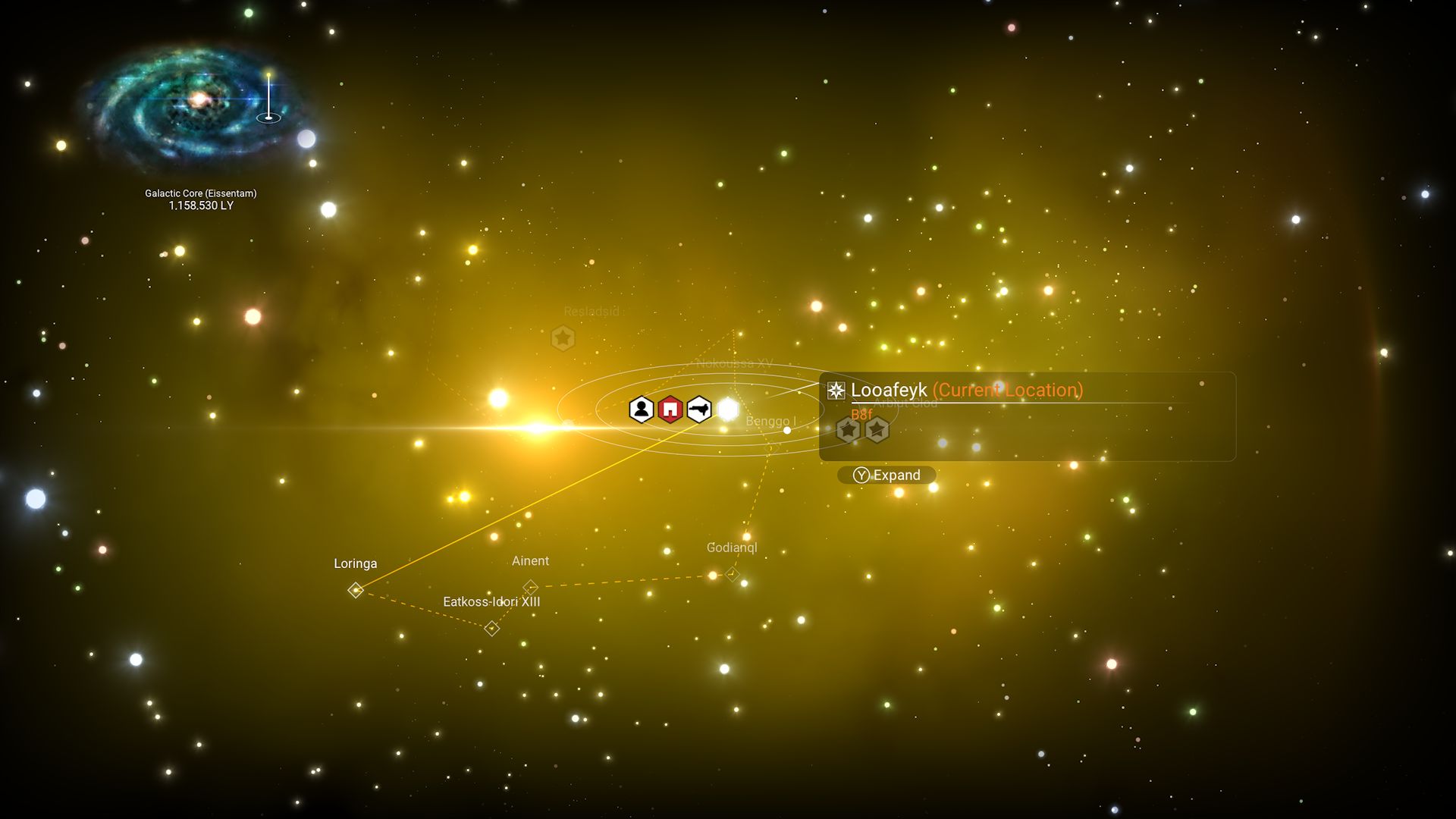Toggle the waypoint marker near Godianql

(x=731, y=574)
